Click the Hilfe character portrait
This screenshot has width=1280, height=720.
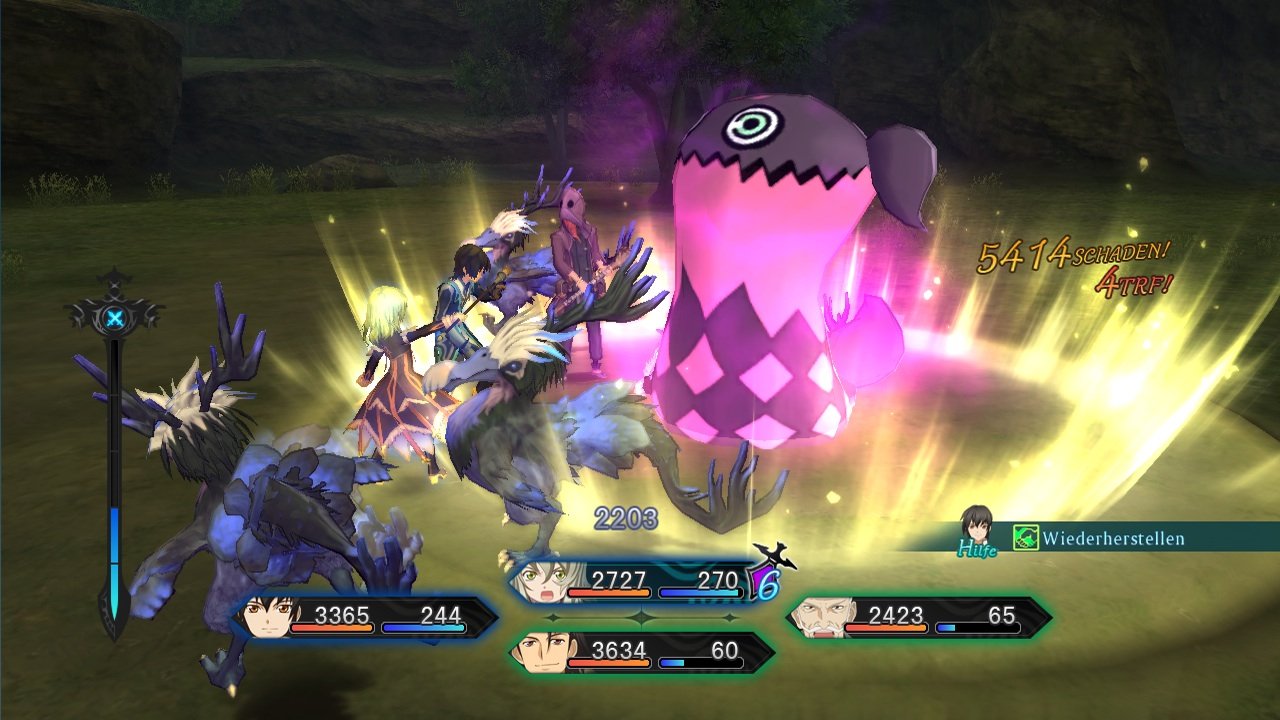976,528
